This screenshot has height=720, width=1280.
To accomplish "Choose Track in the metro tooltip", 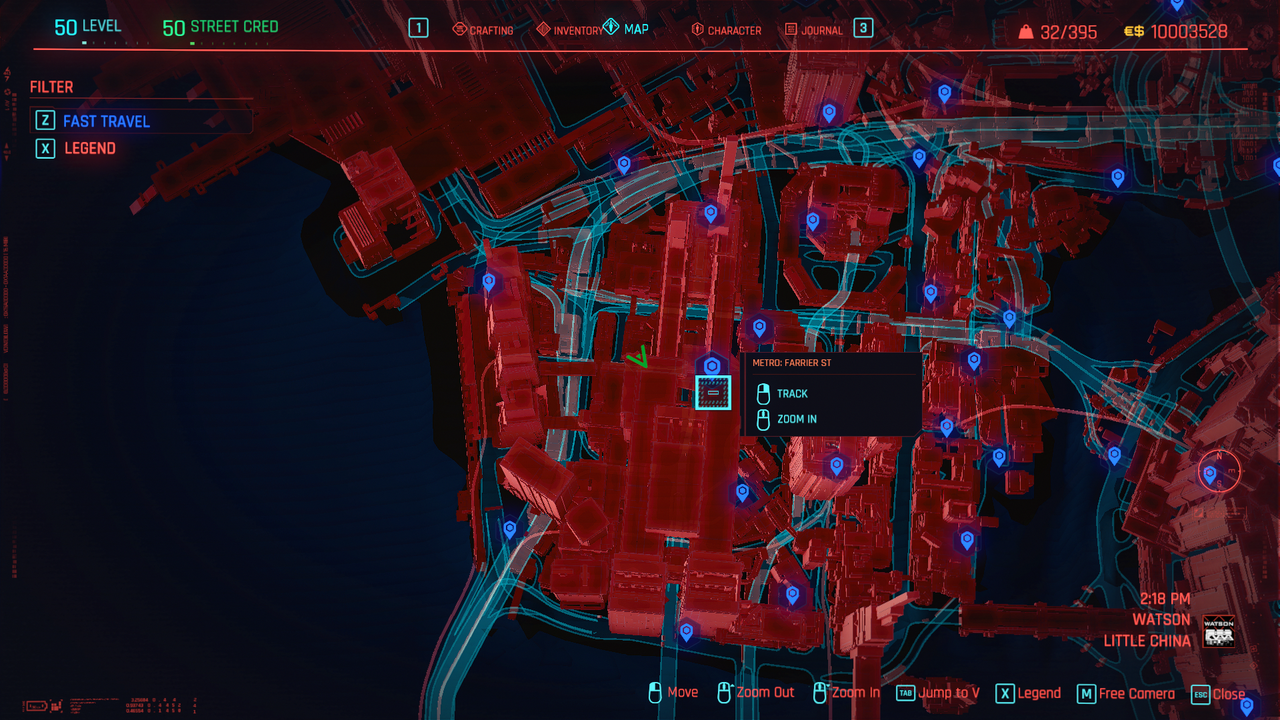I will coord(792,394).
